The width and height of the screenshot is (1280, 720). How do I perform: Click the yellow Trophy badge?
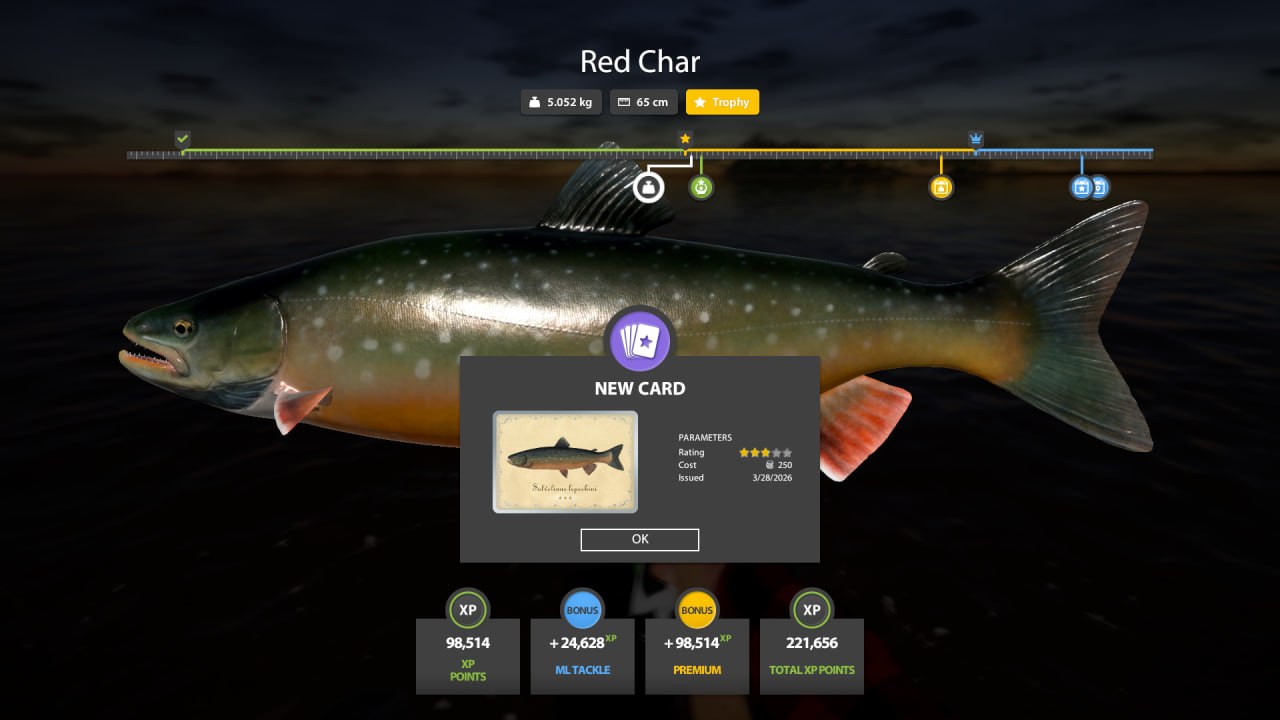click(x=722, y=102)
